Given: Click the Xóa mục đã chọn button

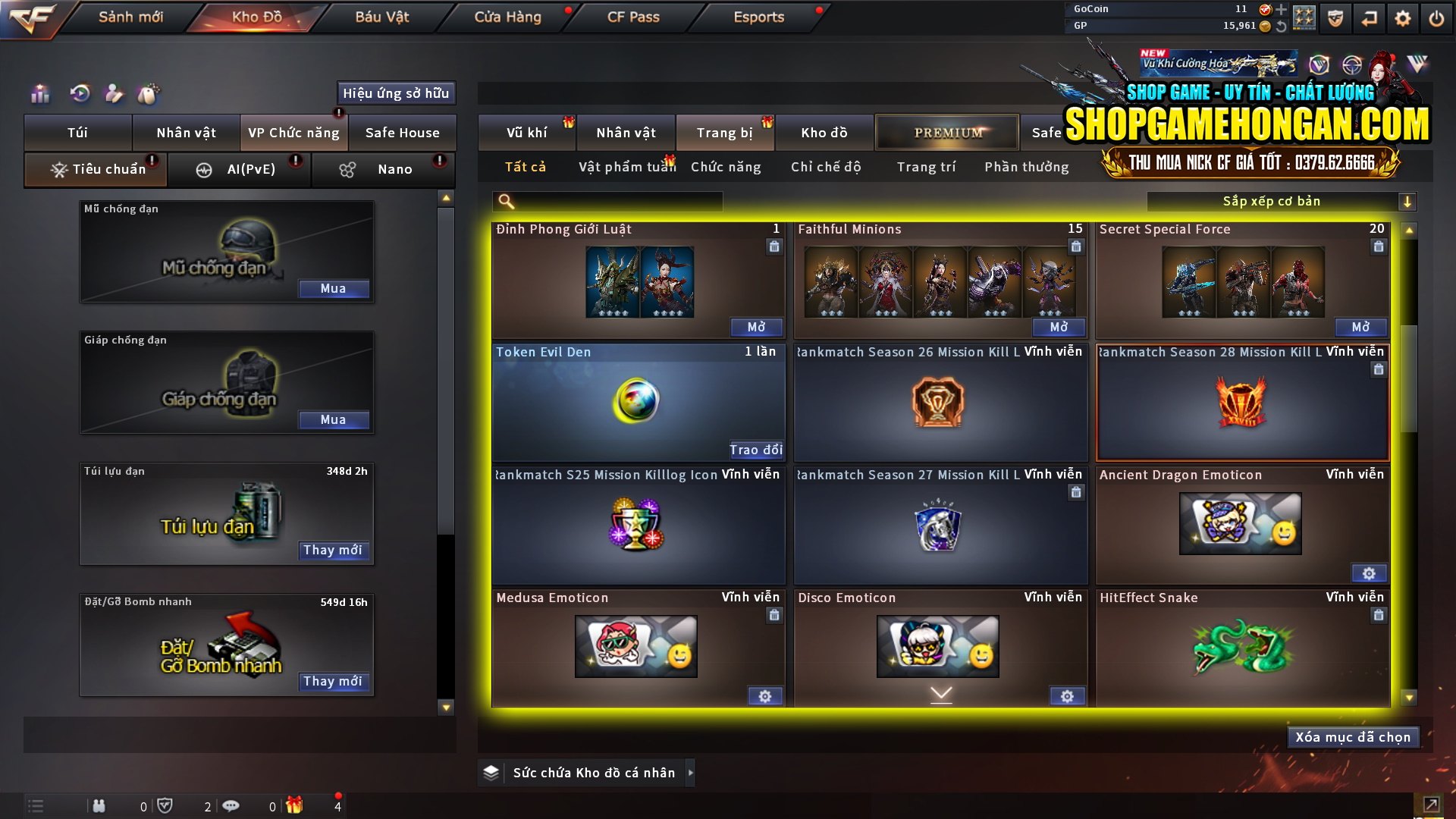Looking at the screenshot, I should tap(1353, 736).
